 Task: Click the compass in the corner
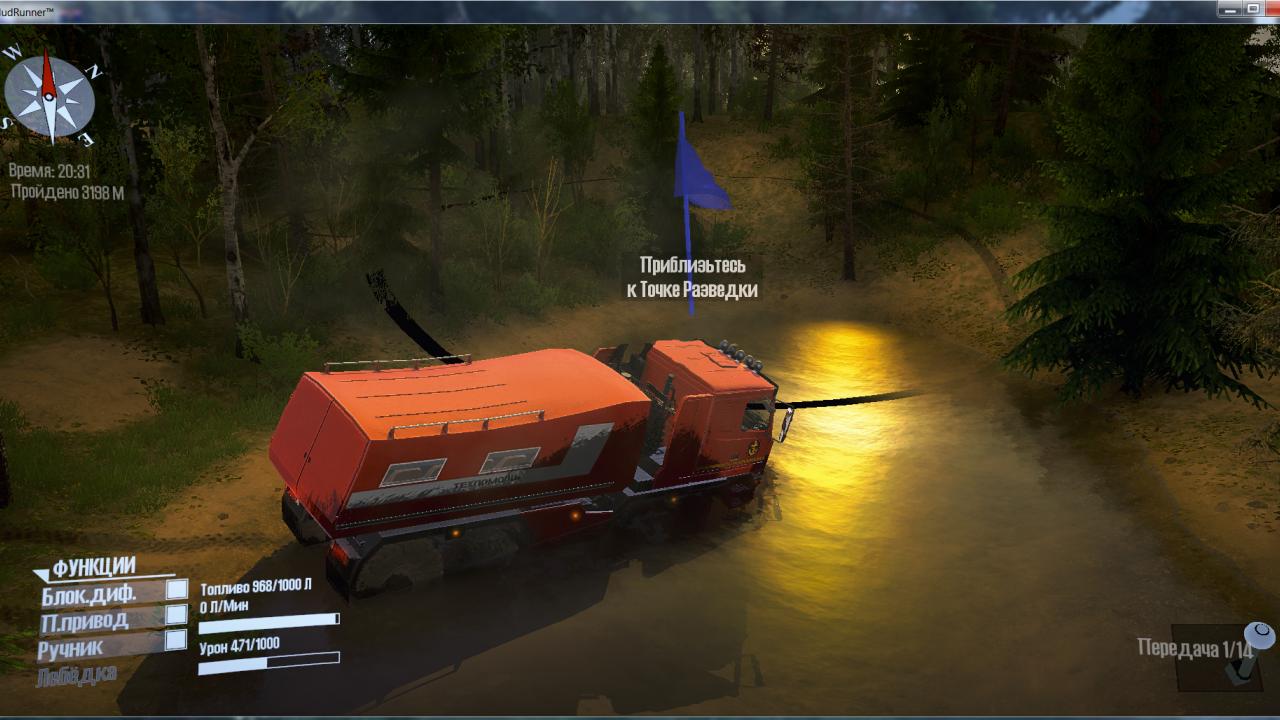(50, 96)
